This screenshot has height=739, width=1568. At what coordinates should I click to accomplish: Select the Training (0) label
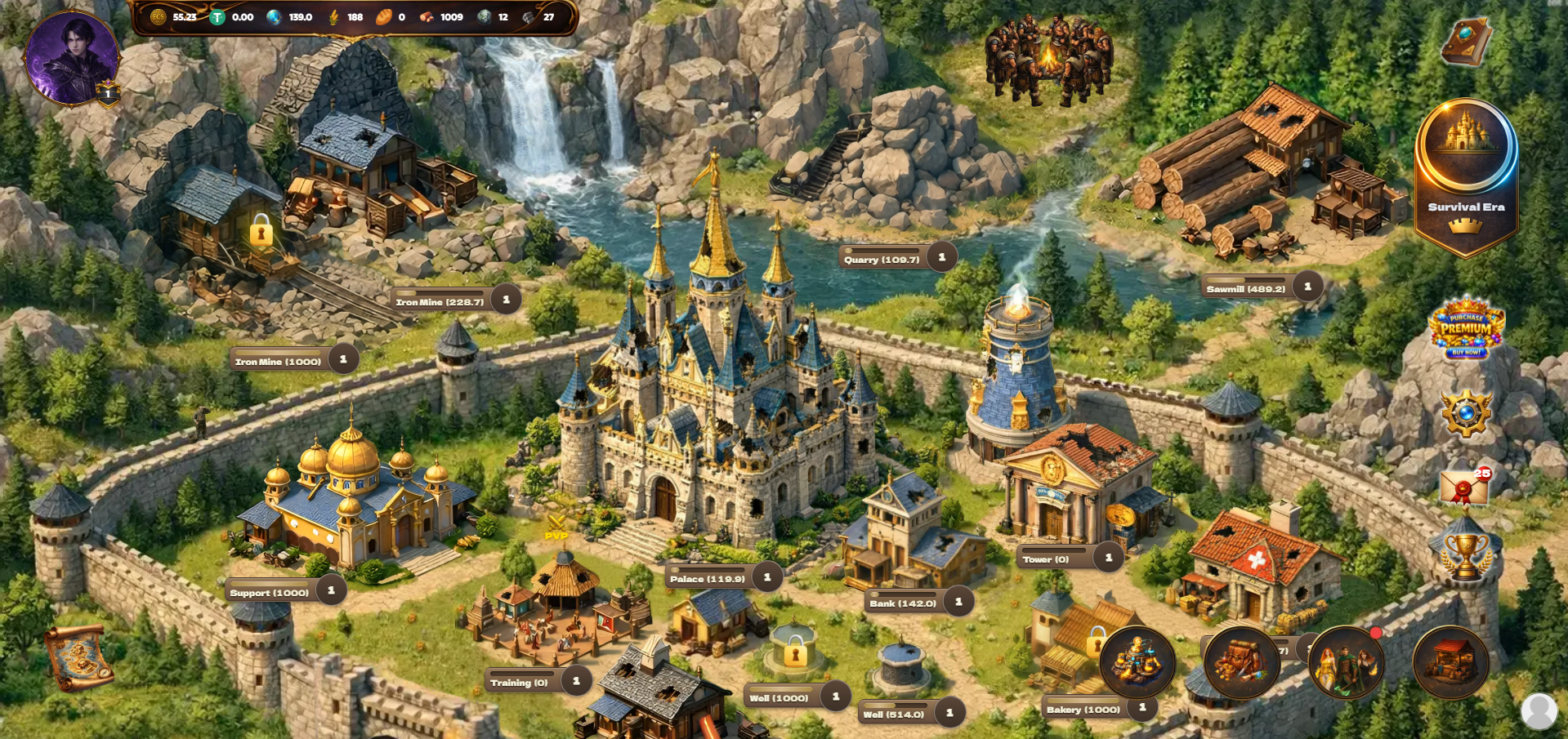click(x=519, y=682)
